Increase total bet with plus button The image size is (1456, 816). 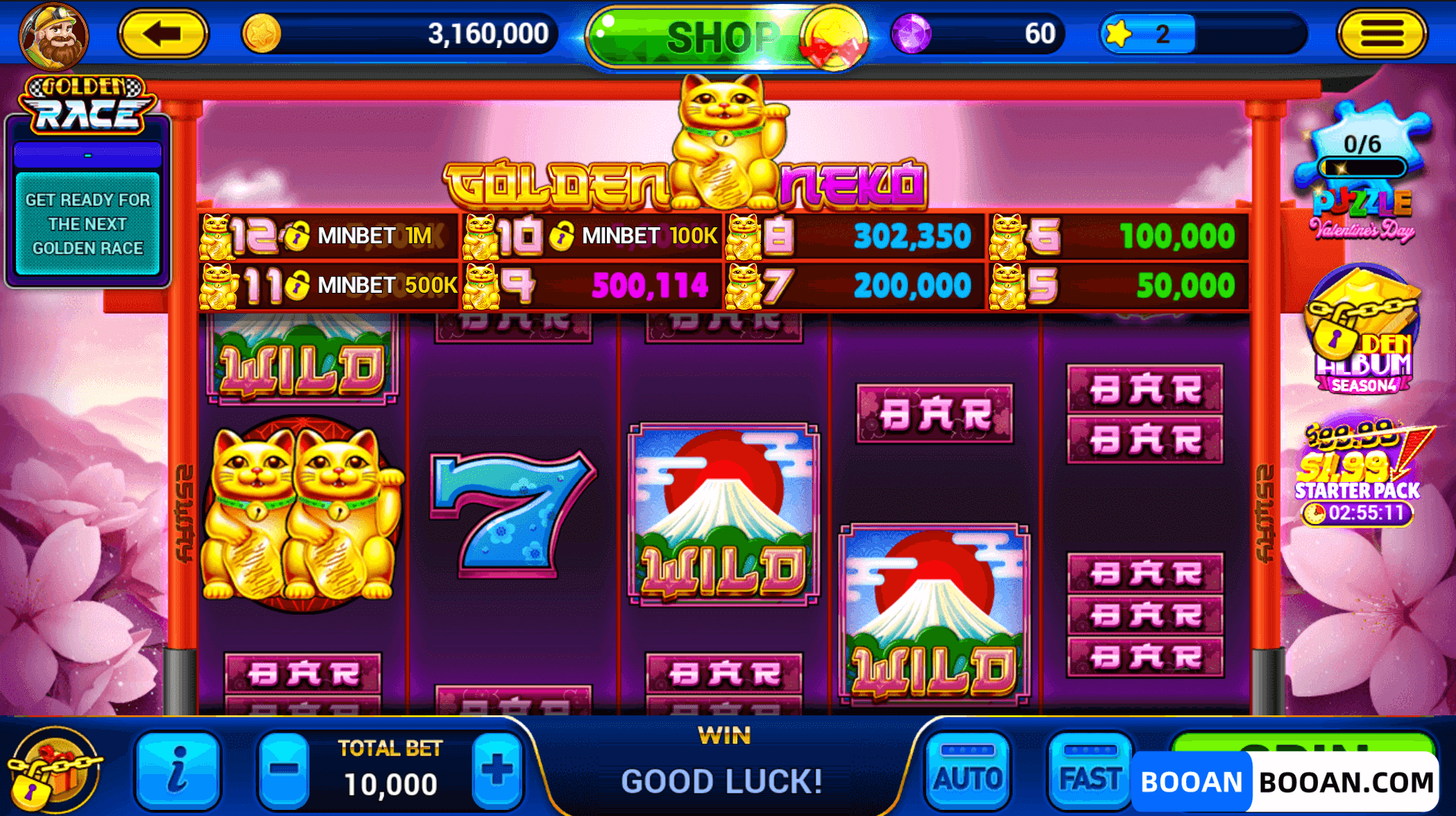[497, 772]
